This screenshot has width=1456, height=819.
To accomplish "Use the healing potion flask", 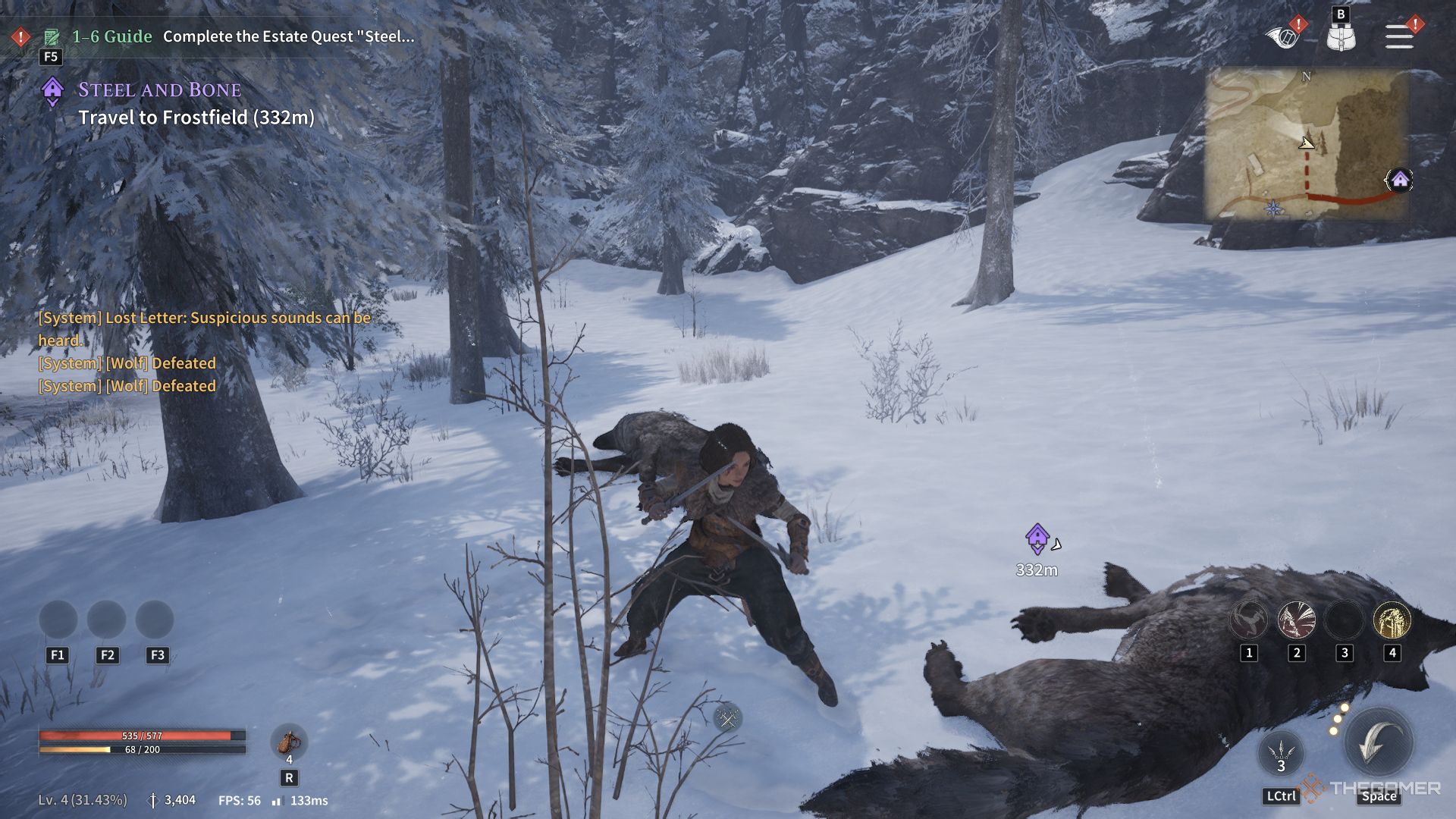I will click(289, 742).
